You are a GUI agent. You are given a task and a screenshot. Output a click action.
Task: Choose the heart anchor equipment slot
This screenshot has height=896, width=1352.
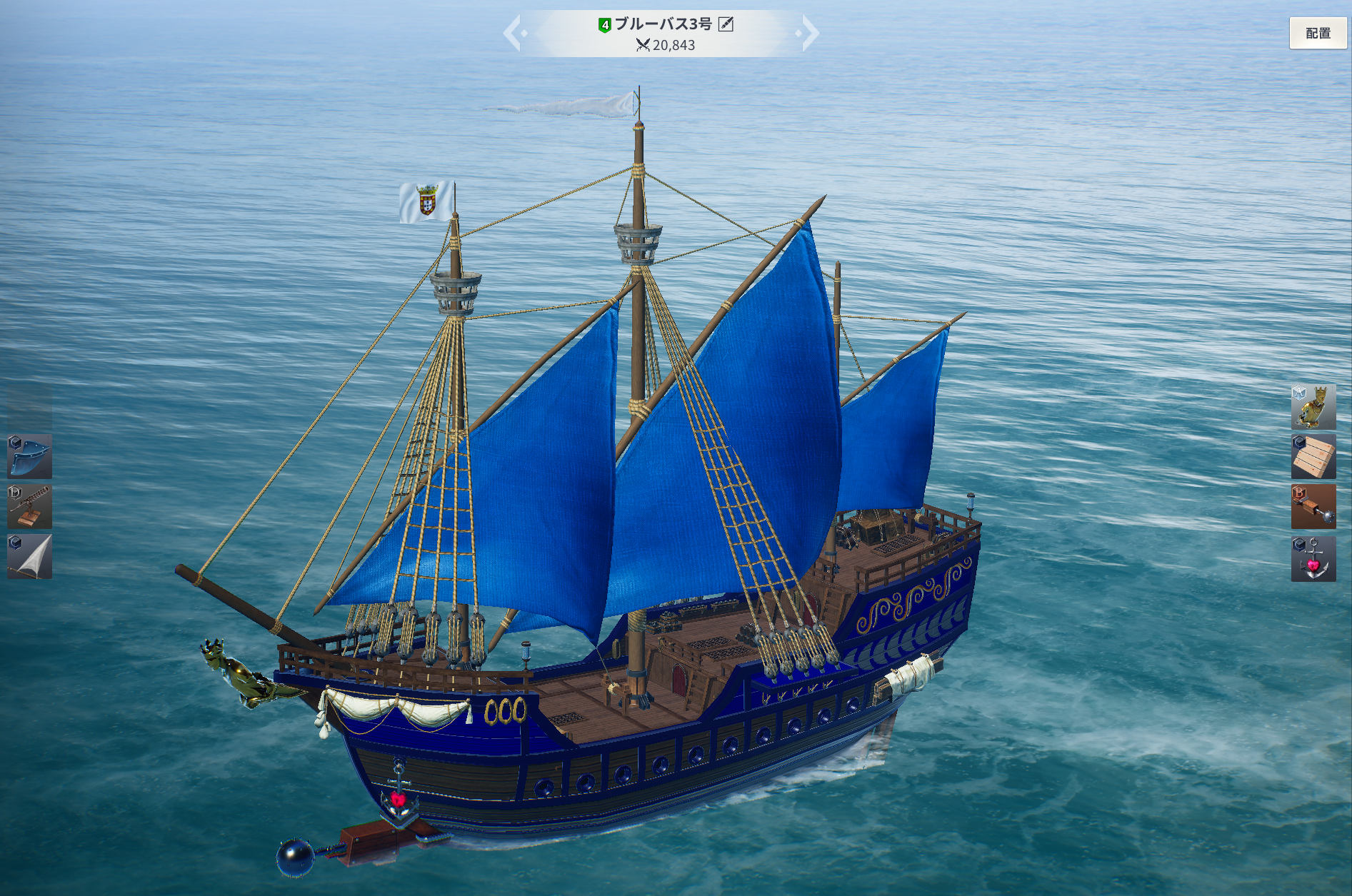tap(1313, 558)
